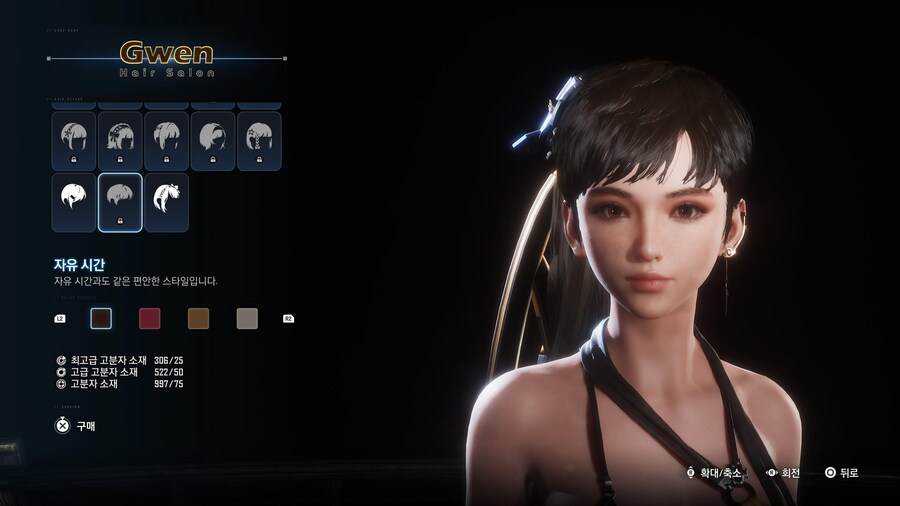Select the light brown hair color swatch
The width and height of the screenshot is (900, 506).
[198, 319]
